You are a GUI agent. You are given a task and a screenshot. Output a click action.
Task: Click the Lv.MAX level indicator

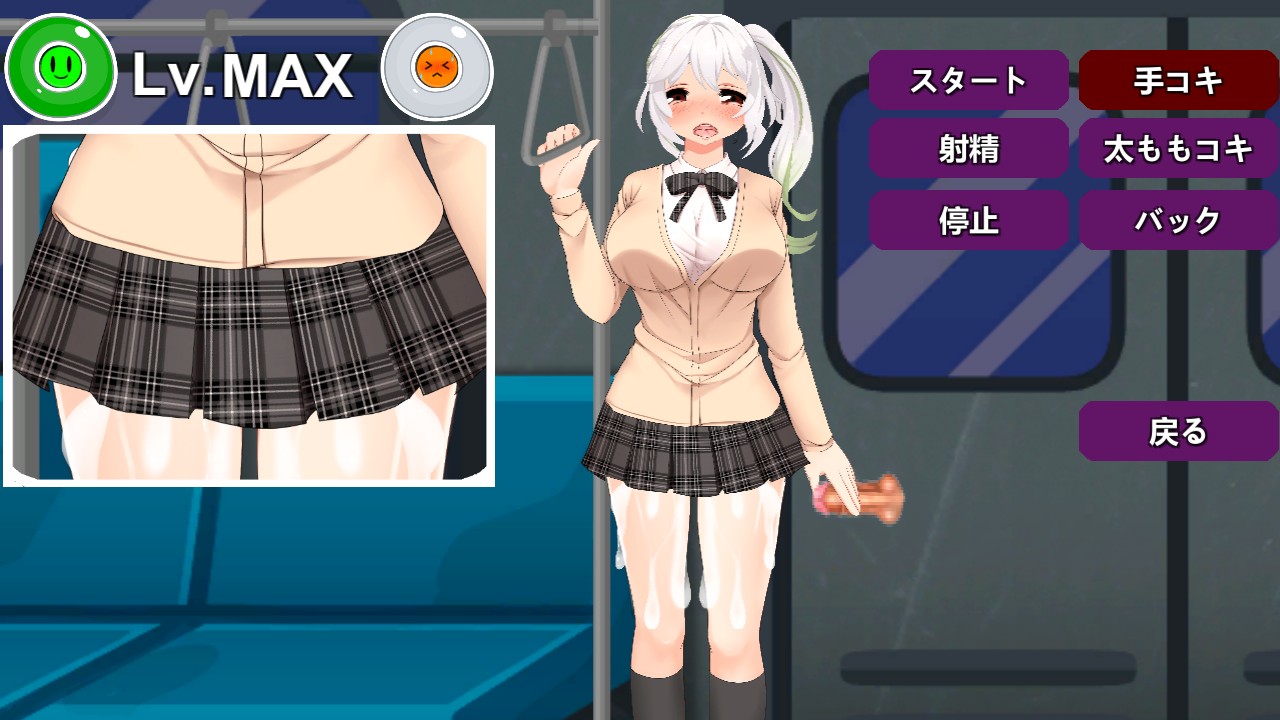245,70
